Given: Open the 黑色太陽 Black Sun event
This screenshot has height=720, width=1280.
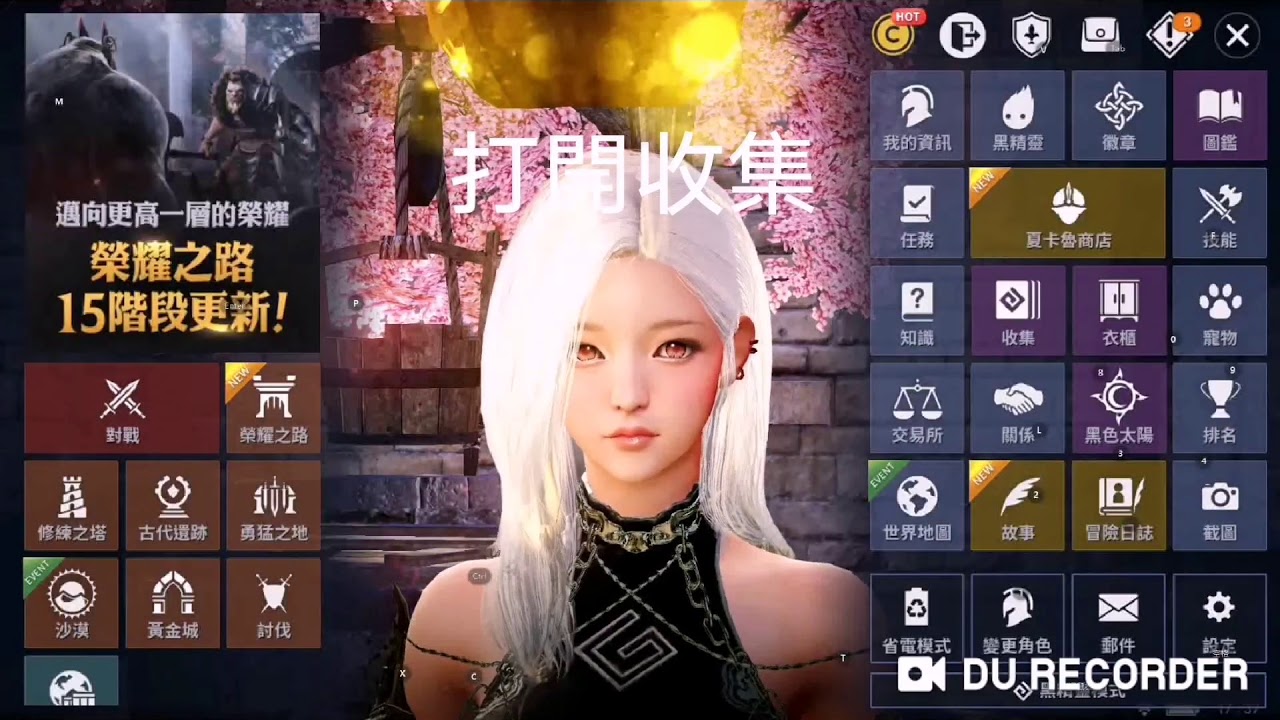Looking at the screenshot, I should click(1118, 408).
